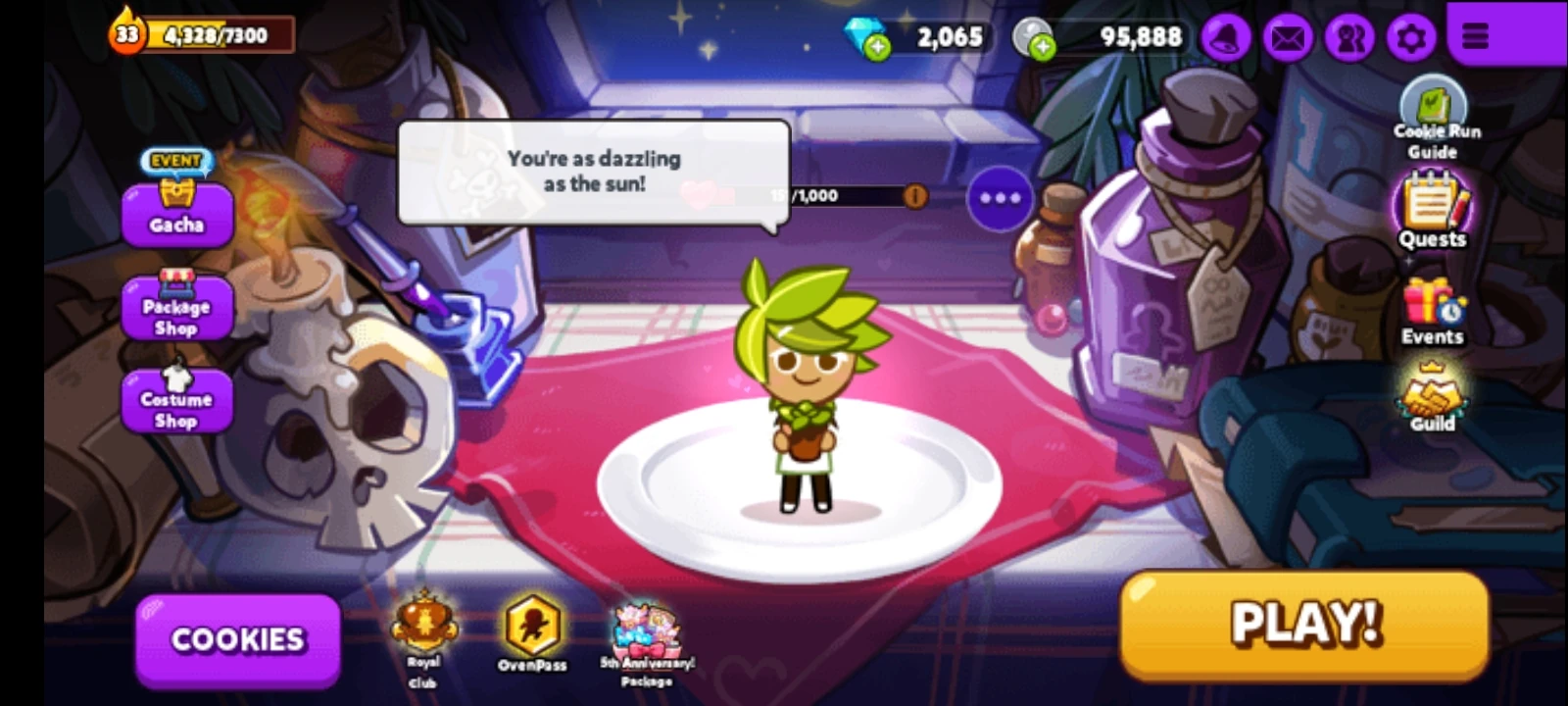Open the mail inbox

[x=1287, y=37]
